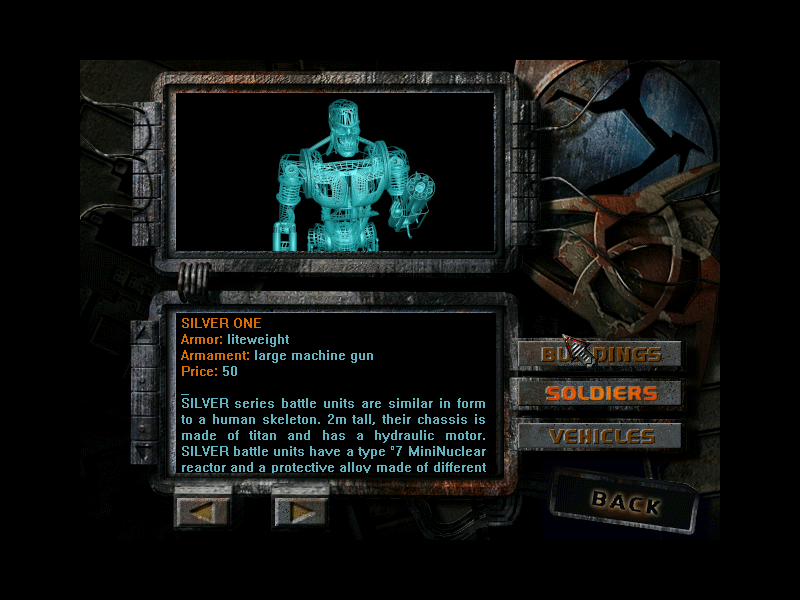800x600 pixels.
Task: Show the previous unit with the left arrow
Action: (203, 511)
